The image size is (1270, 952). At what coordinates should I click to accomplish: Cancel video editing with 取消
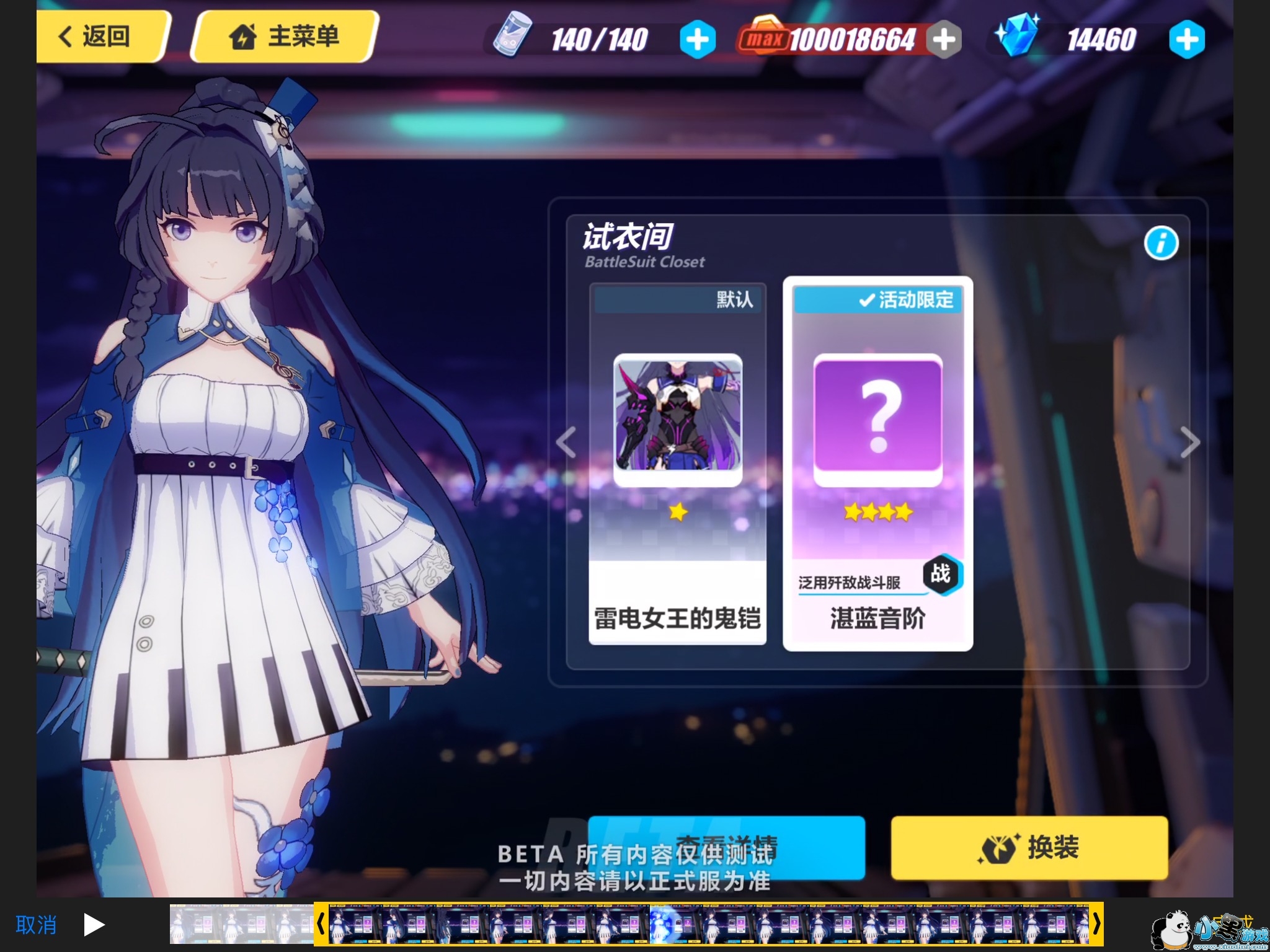(x=36, y=925)
